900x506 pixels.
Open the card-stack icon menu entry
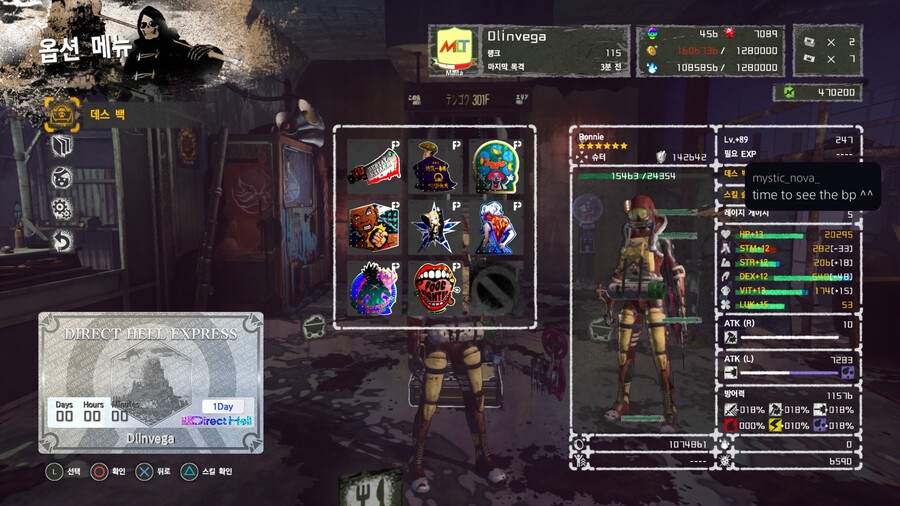coord(62,146)
